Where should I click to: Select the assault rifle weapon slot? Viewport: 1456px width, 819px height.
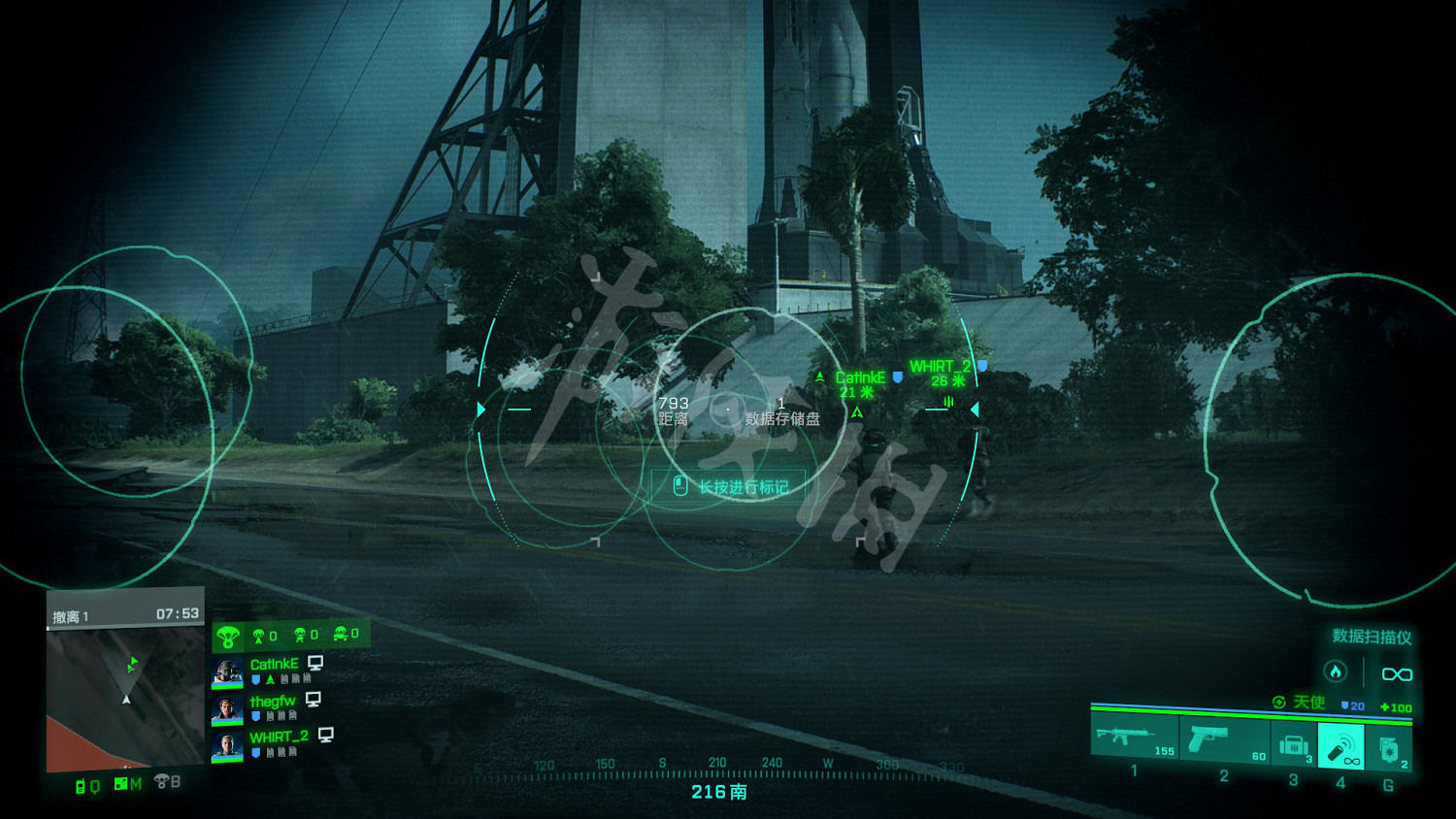1134,739
